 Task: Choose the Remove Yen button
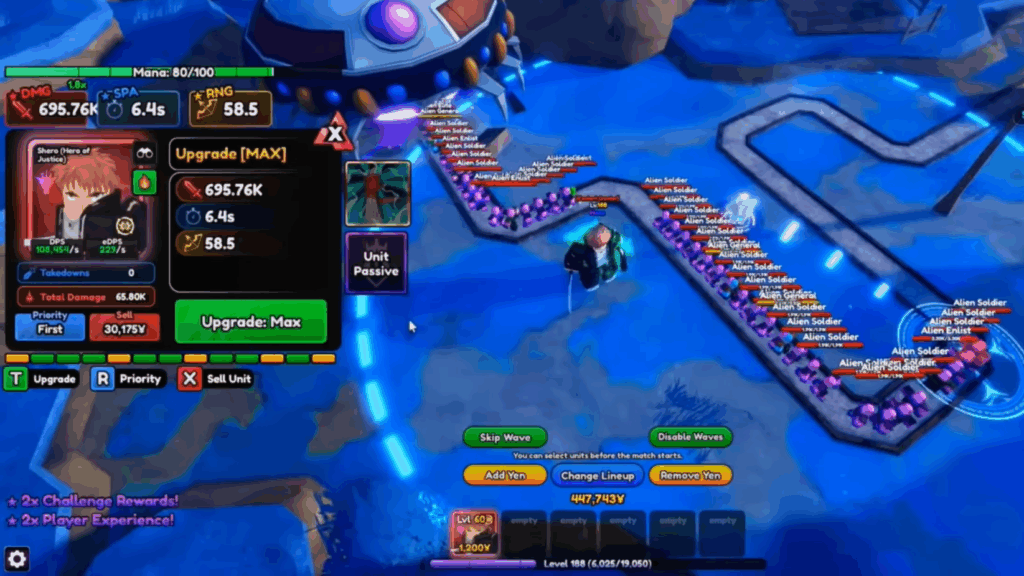690,476
